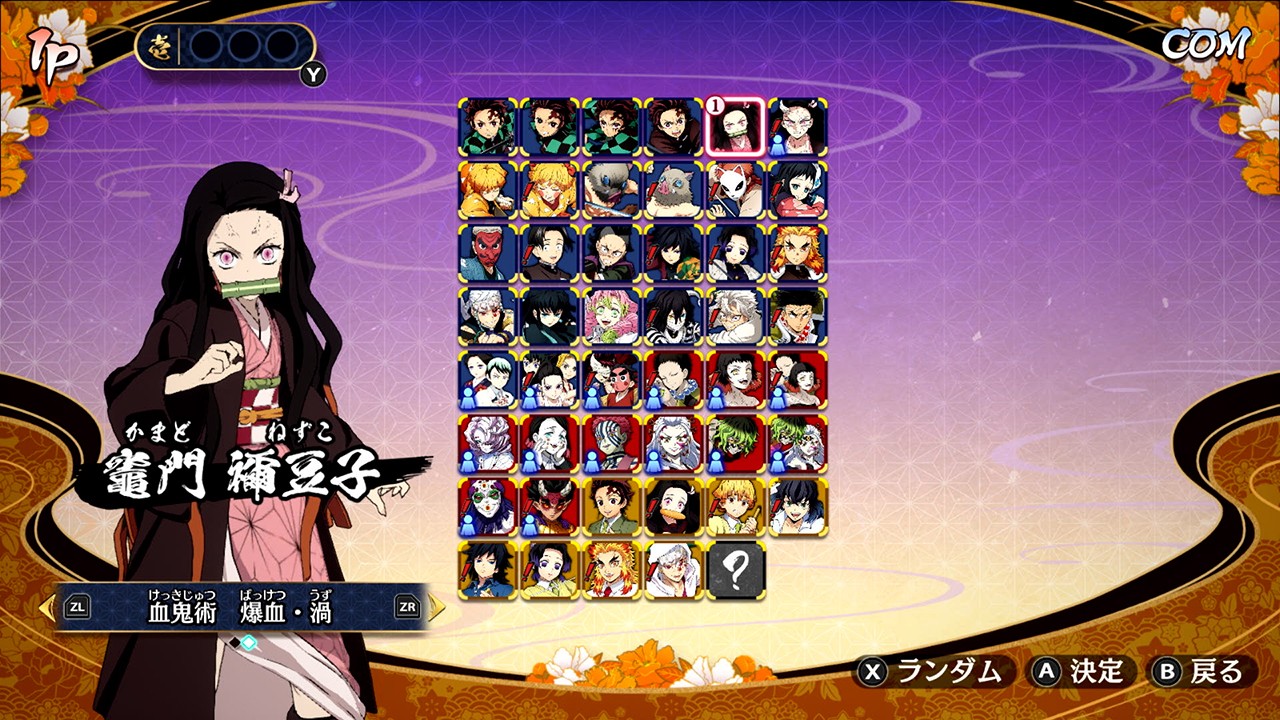Pick pink-haired Mitsuri Kanroji
This screenshot has width=1280, height=720.
pos(612,316)
